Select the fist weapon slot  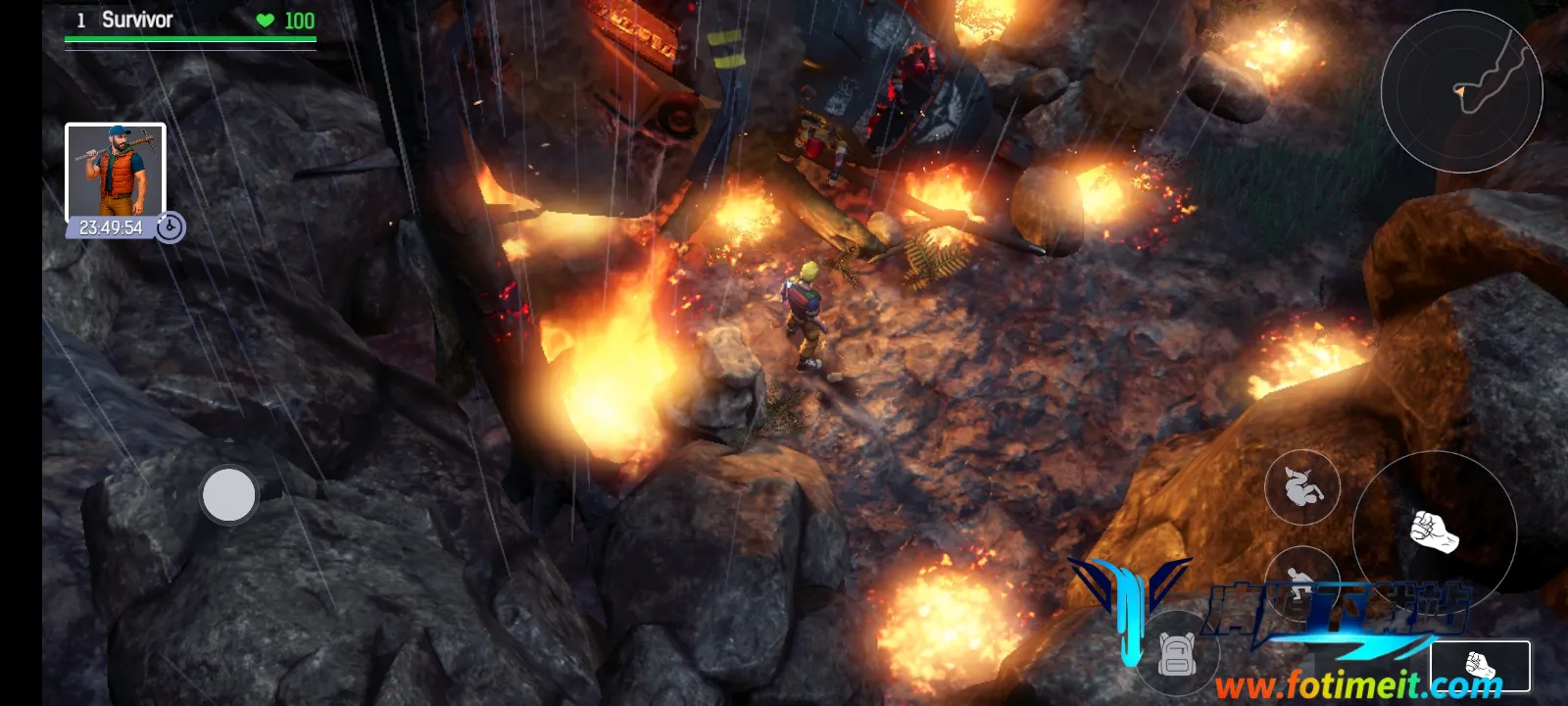point(1480,667)
